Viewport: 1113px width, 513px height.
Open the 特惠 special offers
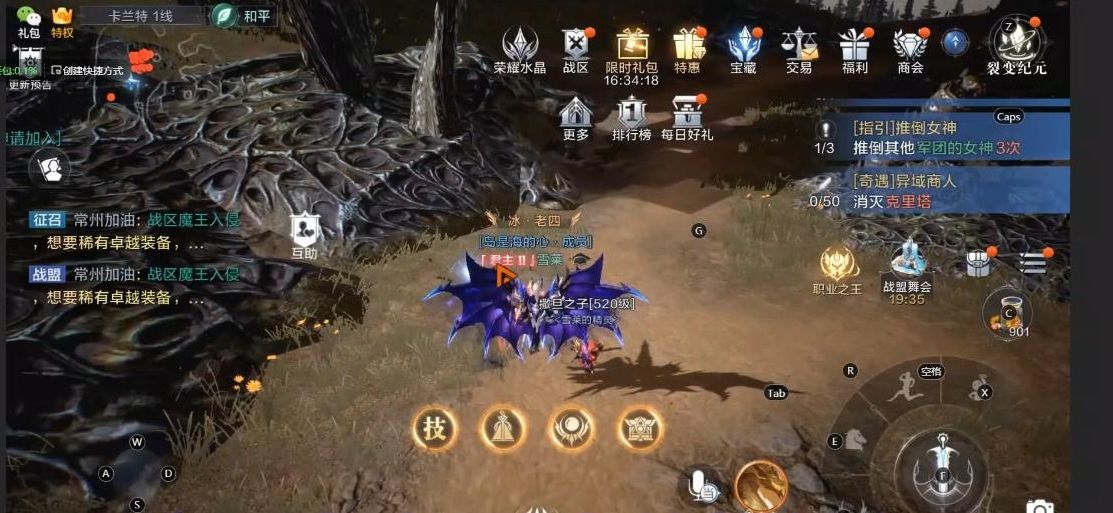pos(688,48)
